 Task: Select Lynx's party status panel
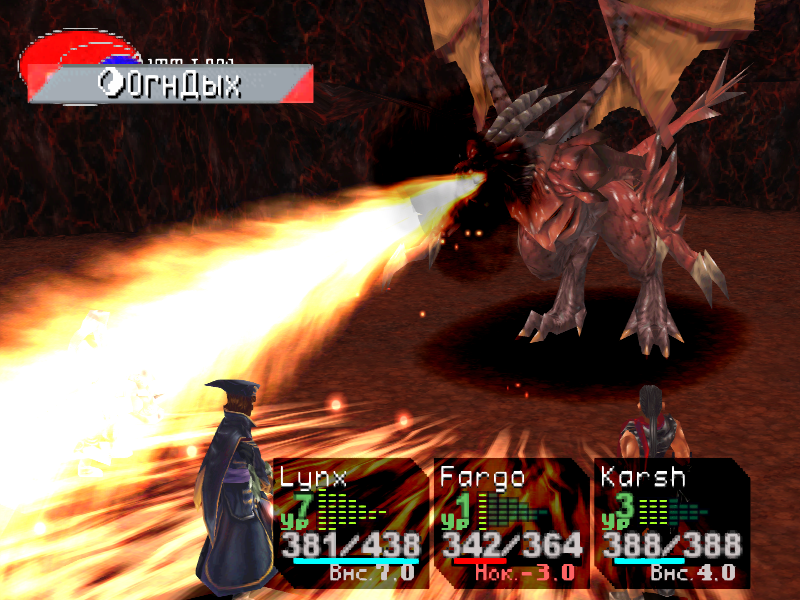click(350, 522)
